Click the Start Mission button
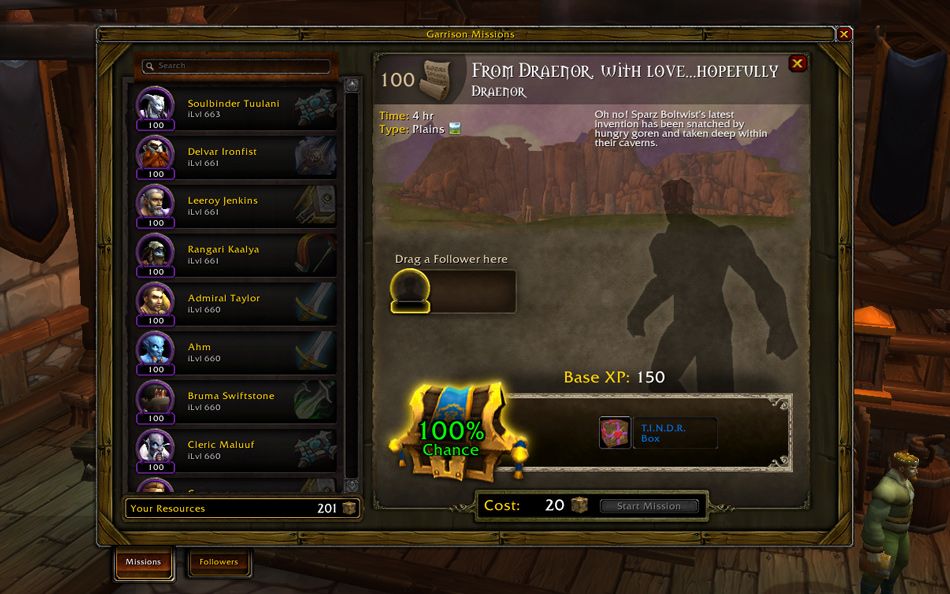The height and width of the screenshot is (594, 950). [648, 506]
